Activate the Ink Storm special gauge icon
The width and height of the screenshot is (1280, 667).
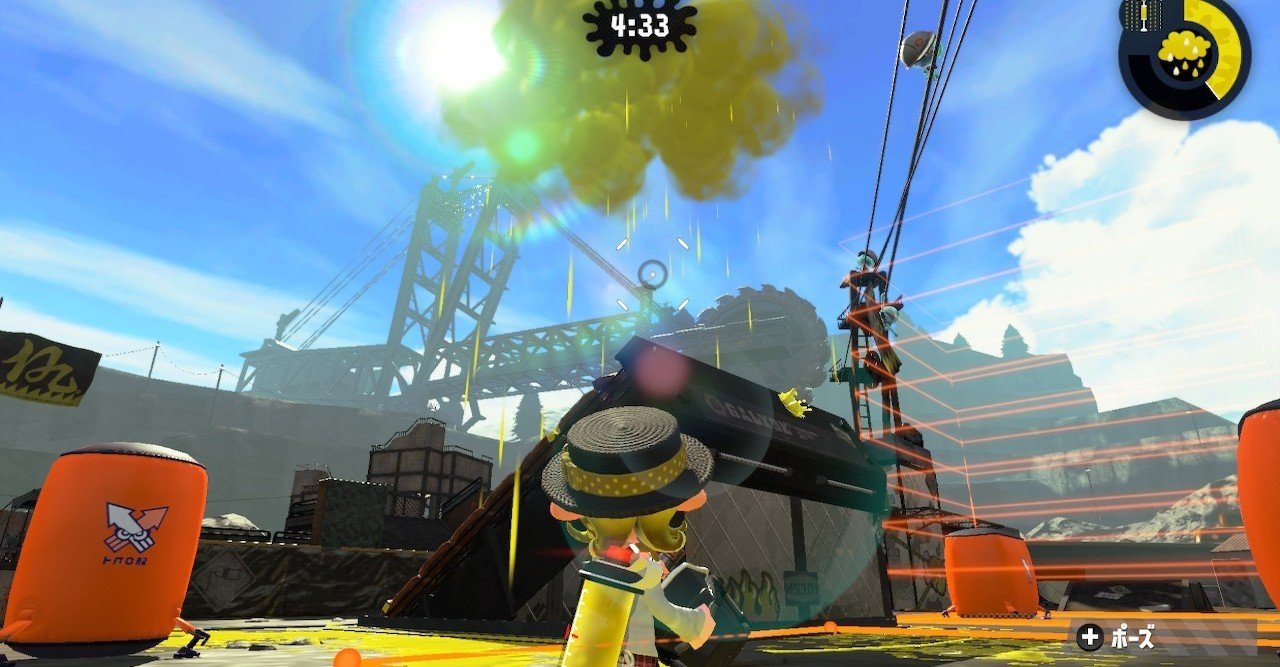[x=1185, y=50]
